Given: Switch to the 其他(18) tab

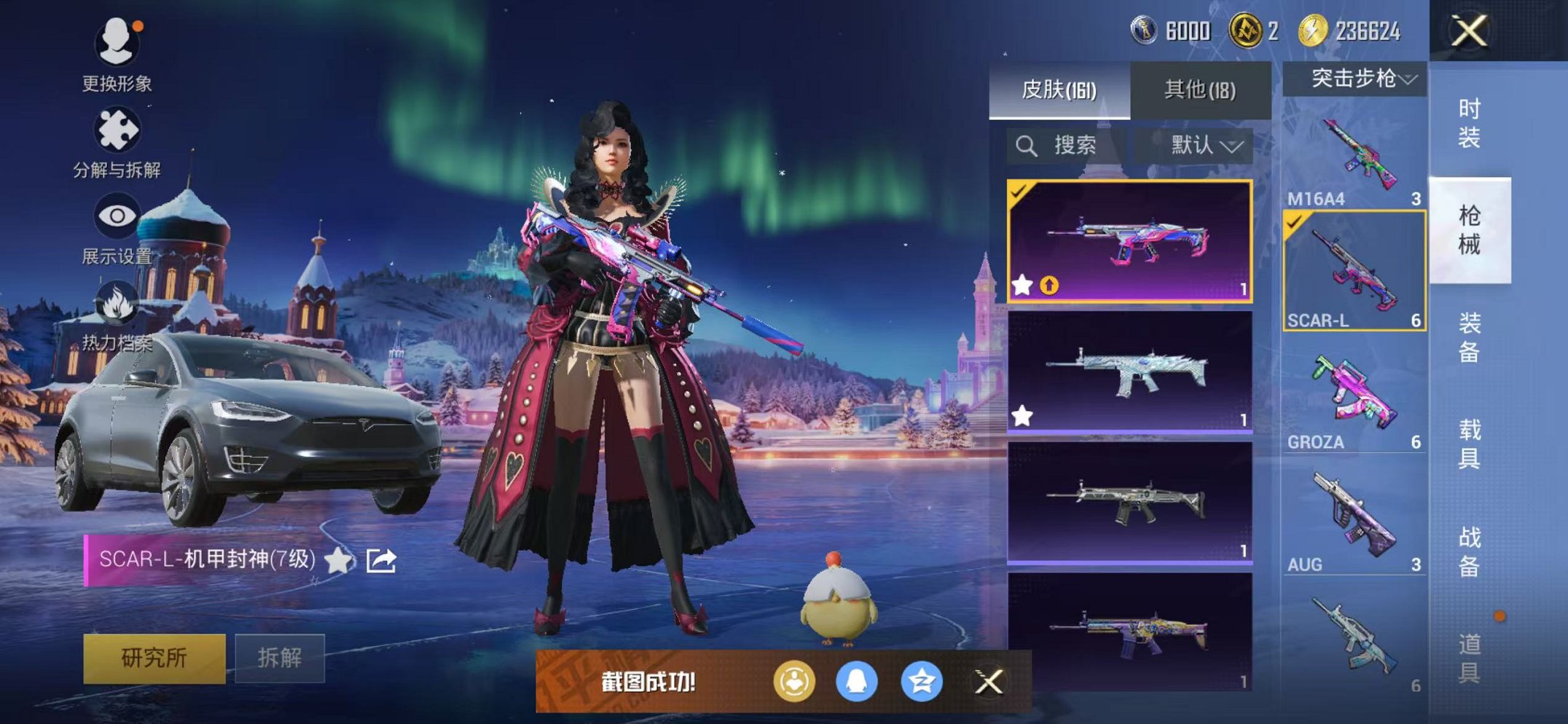Looking at the screenshot, I should click(1199, 90).
